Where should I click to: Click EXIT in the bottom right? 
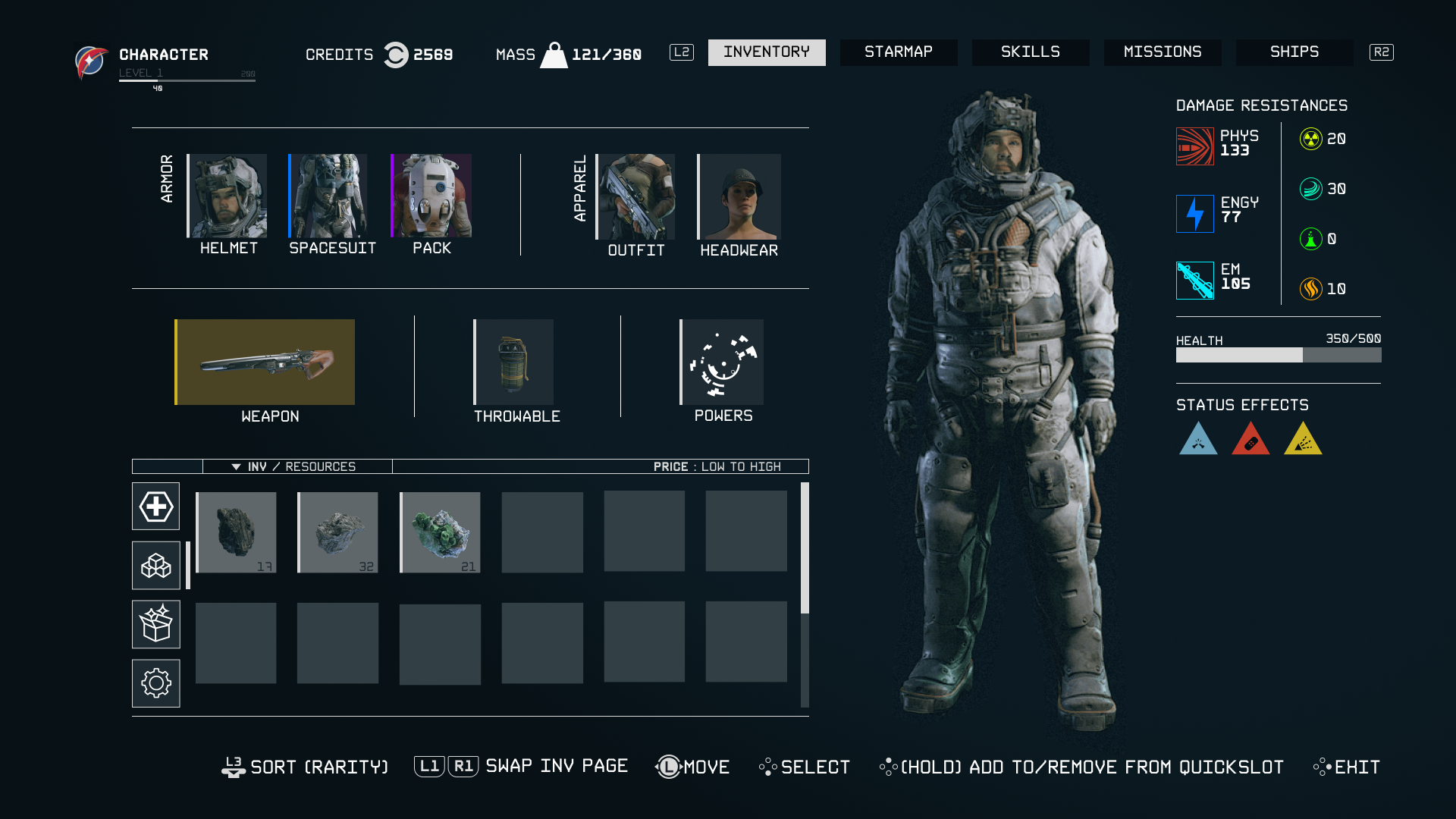[1355, 767]
